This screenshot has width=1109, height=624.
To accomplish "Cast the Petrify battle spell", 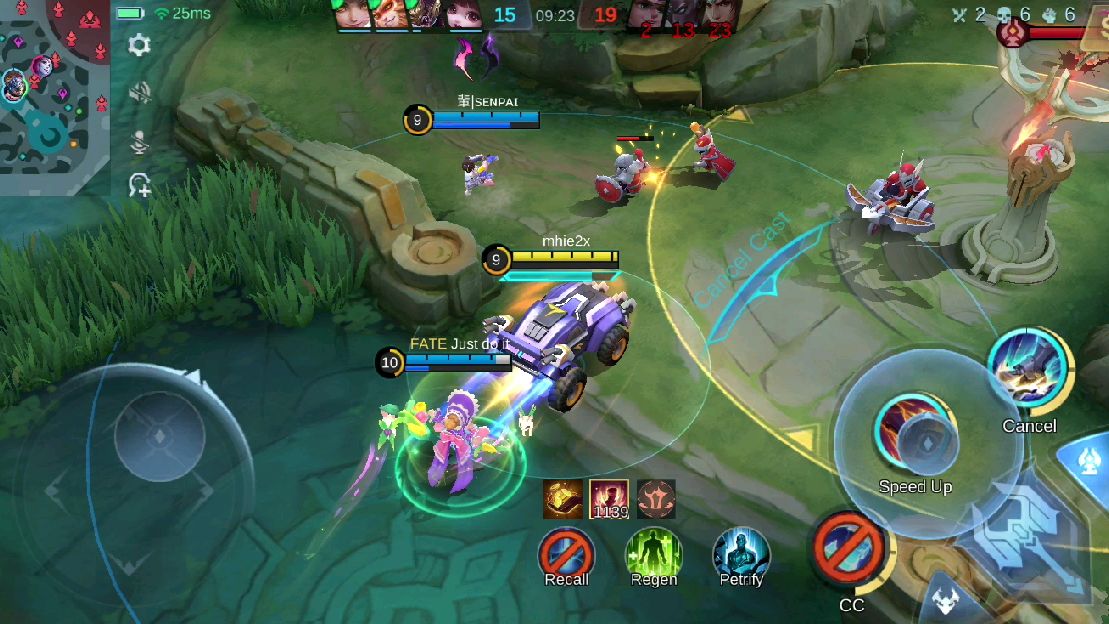I will [741, 553].
